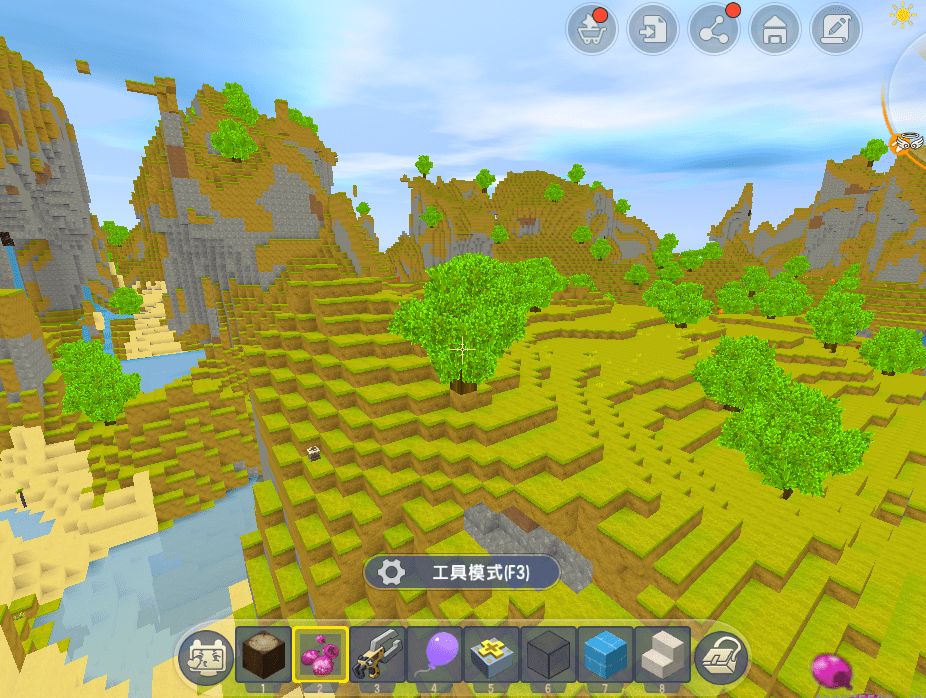Open the scroll and pencil editor icon
The image size is (926, 698).
(834, 30)
